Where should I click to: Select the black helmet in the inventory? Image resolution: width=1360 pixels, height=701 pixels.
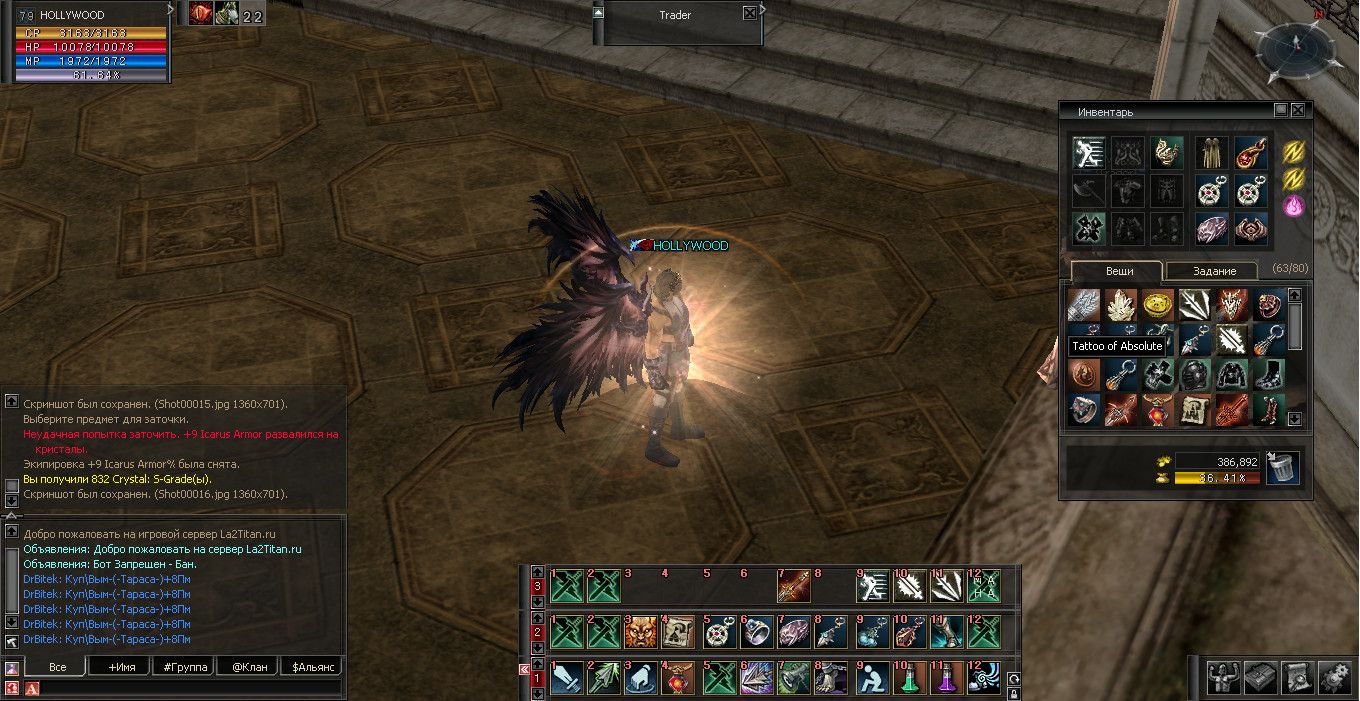pyautogui.click(x=1194, y=374)
